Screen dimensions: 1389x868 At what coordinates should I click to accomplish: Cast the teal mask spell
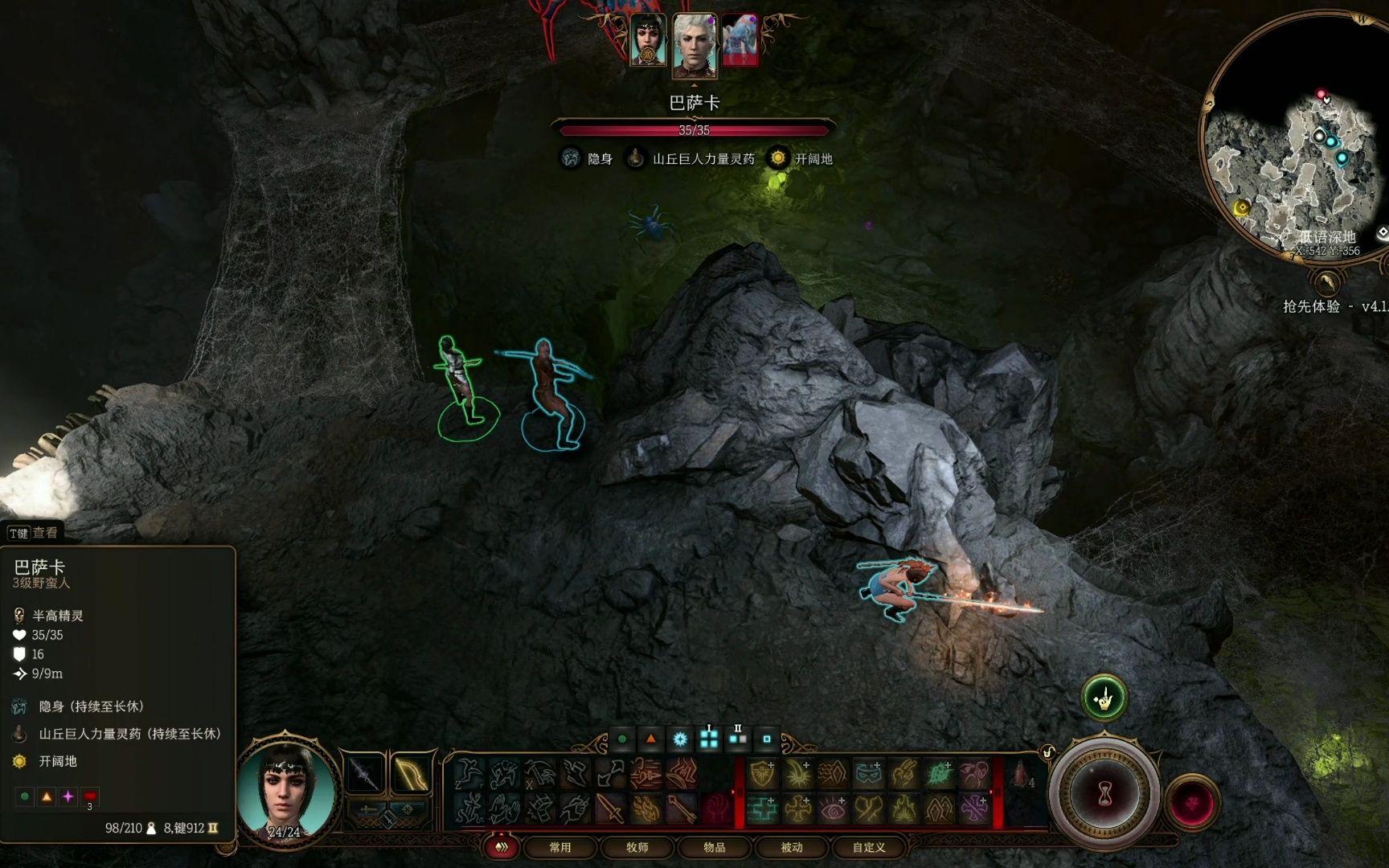point(868,774)
